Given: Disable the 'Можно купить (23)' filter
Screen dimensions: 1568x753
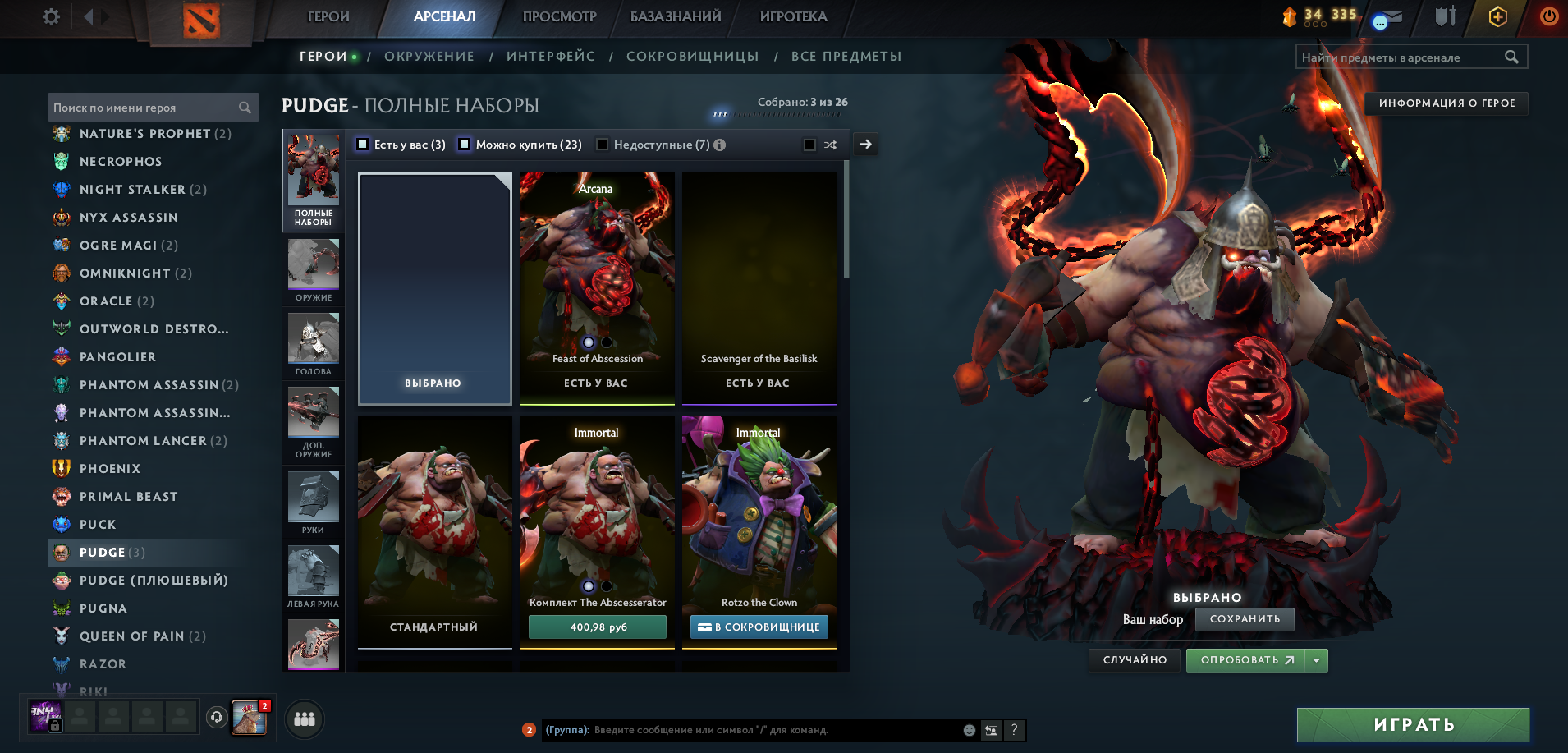Looking at the screenshot, I should point(465,144).
